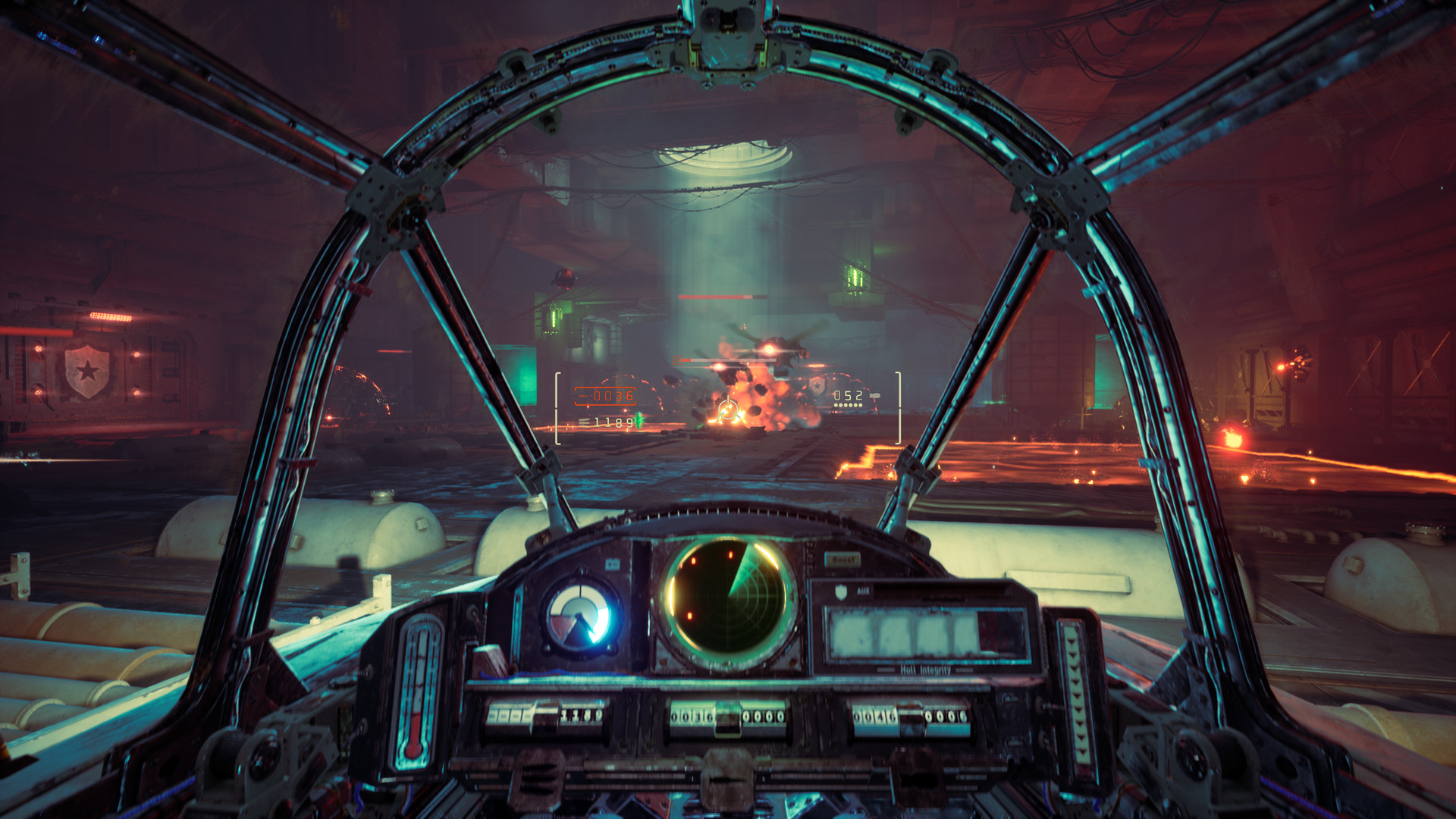Click an ammo pip dot under the 052 counter
Image resolution: width=1456 pixels, height=819 pixels.
coord(846,404)
